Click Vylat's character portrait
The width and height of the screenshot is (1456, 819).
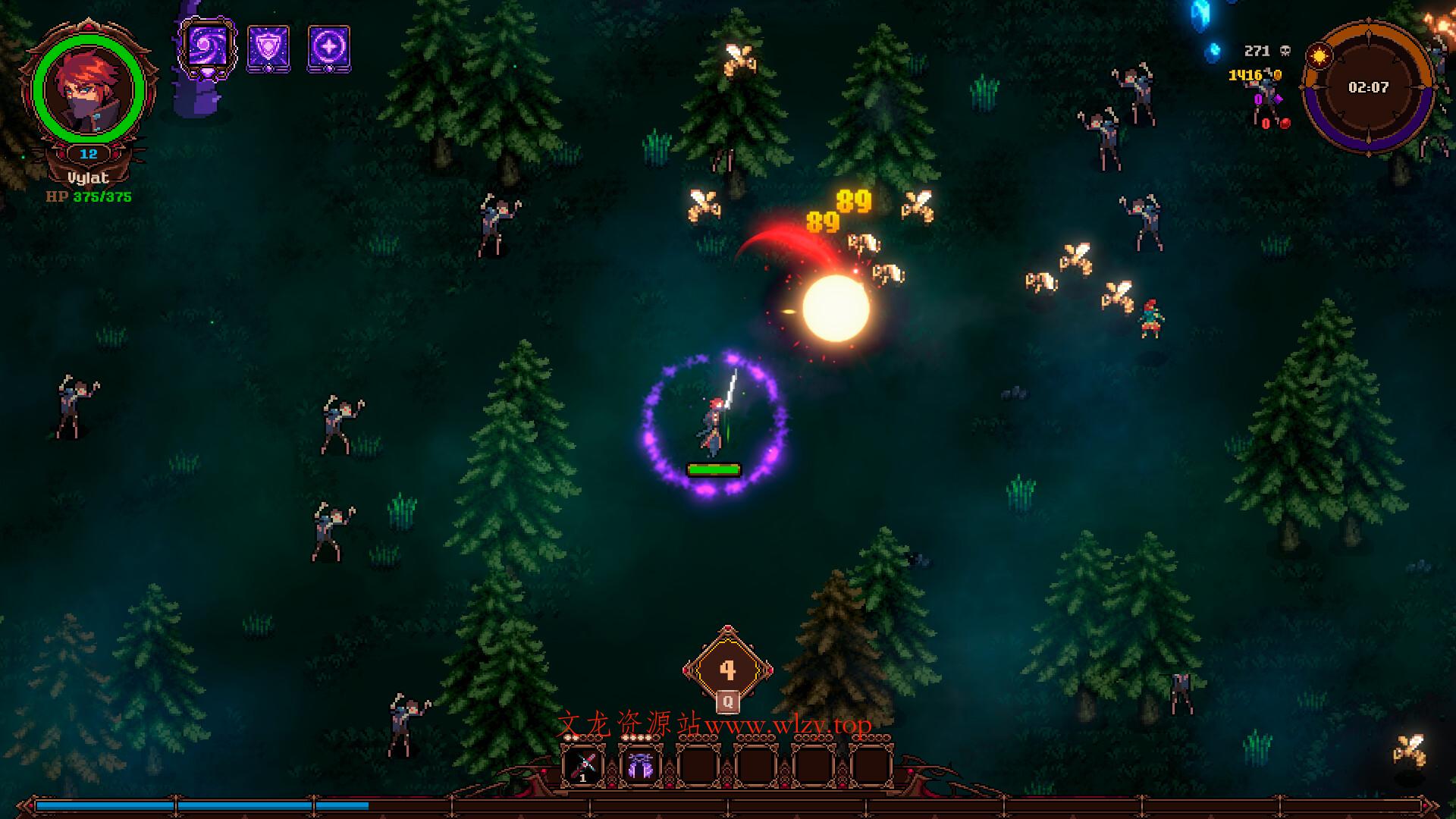click(x=89, y=89)
